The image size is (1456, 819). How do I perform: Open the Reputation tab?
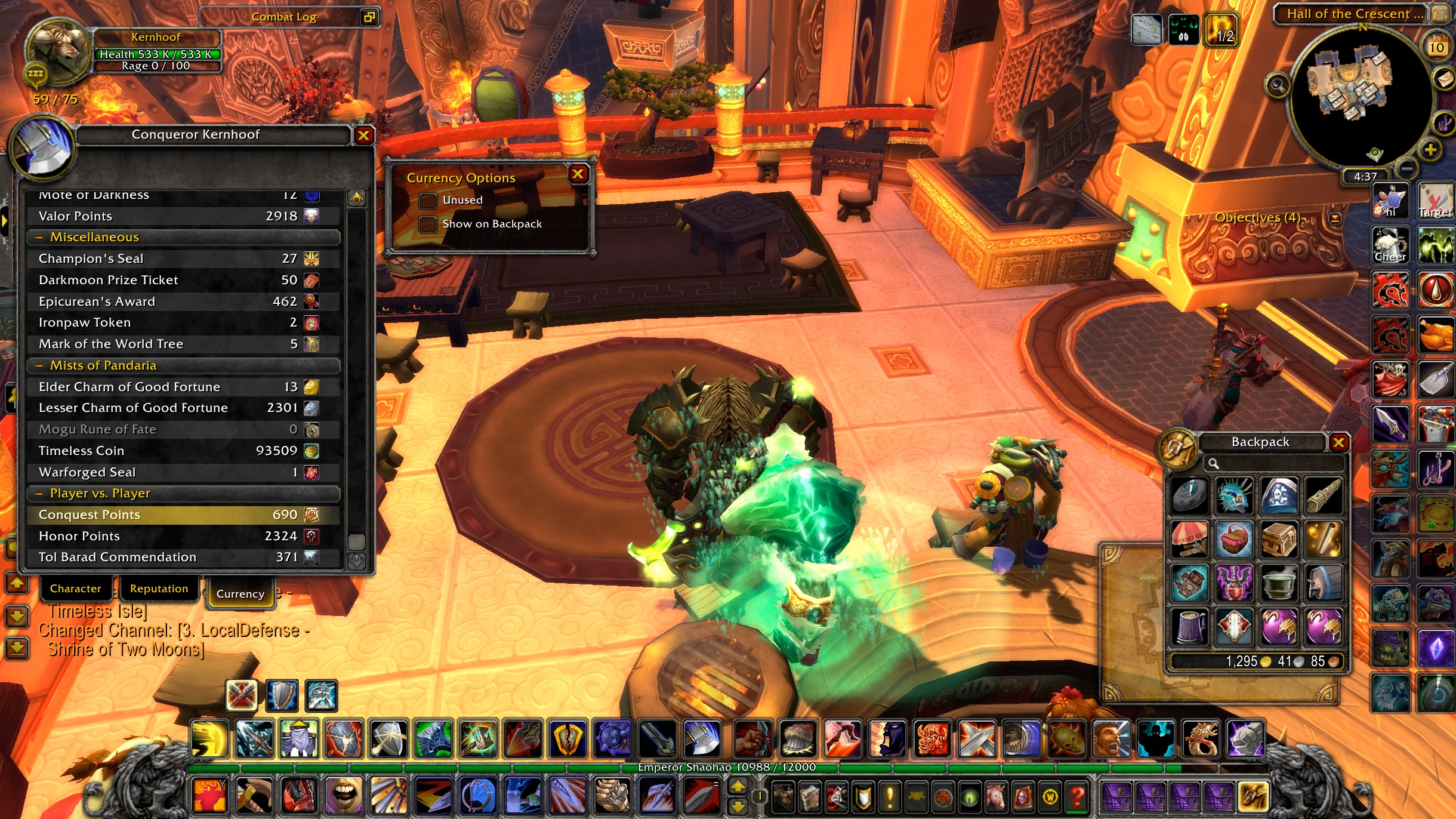coord(159,589)
